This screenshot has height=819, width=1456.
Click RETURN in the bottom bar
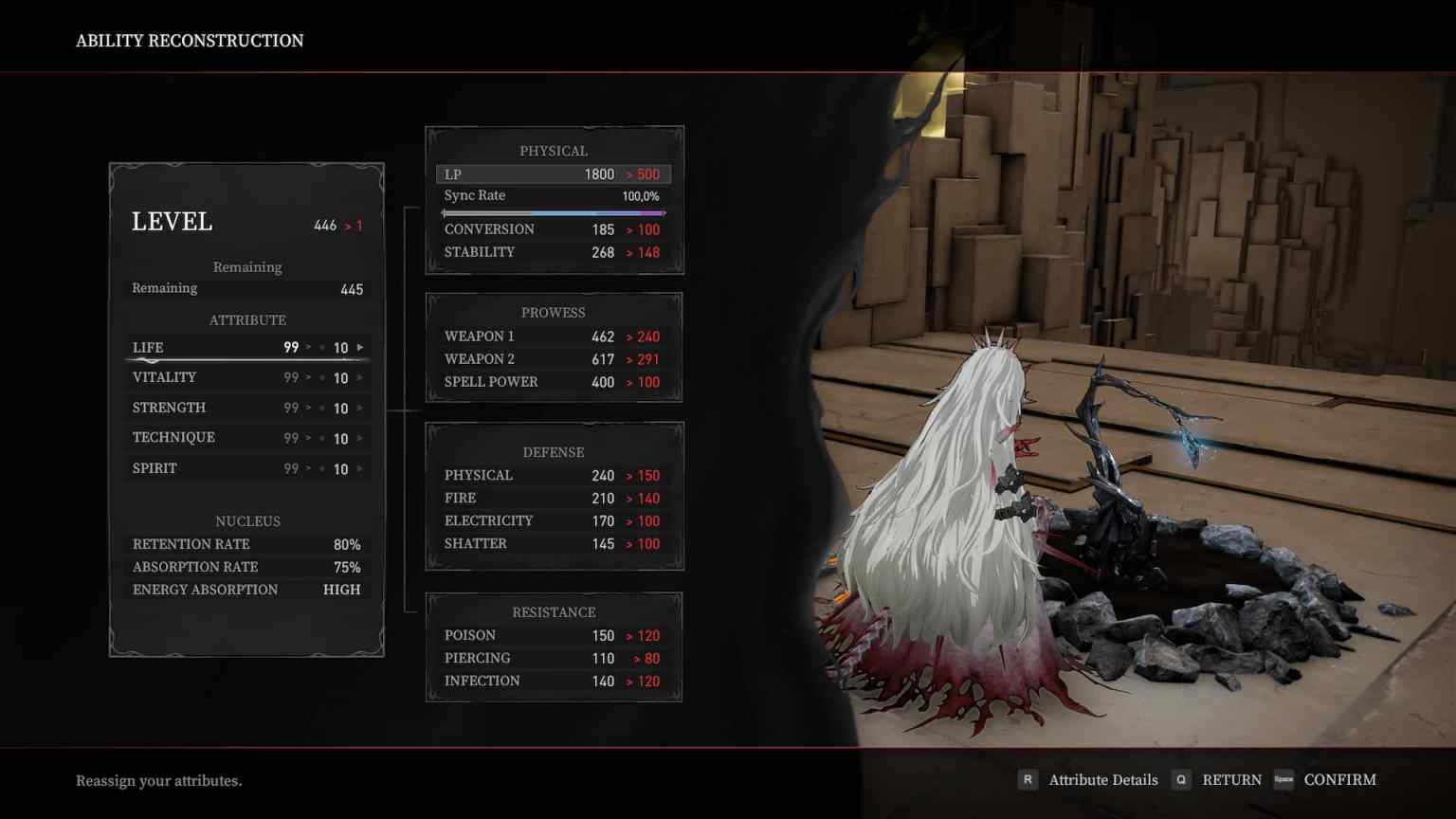pyautogui.click(x=1232, y=779)
